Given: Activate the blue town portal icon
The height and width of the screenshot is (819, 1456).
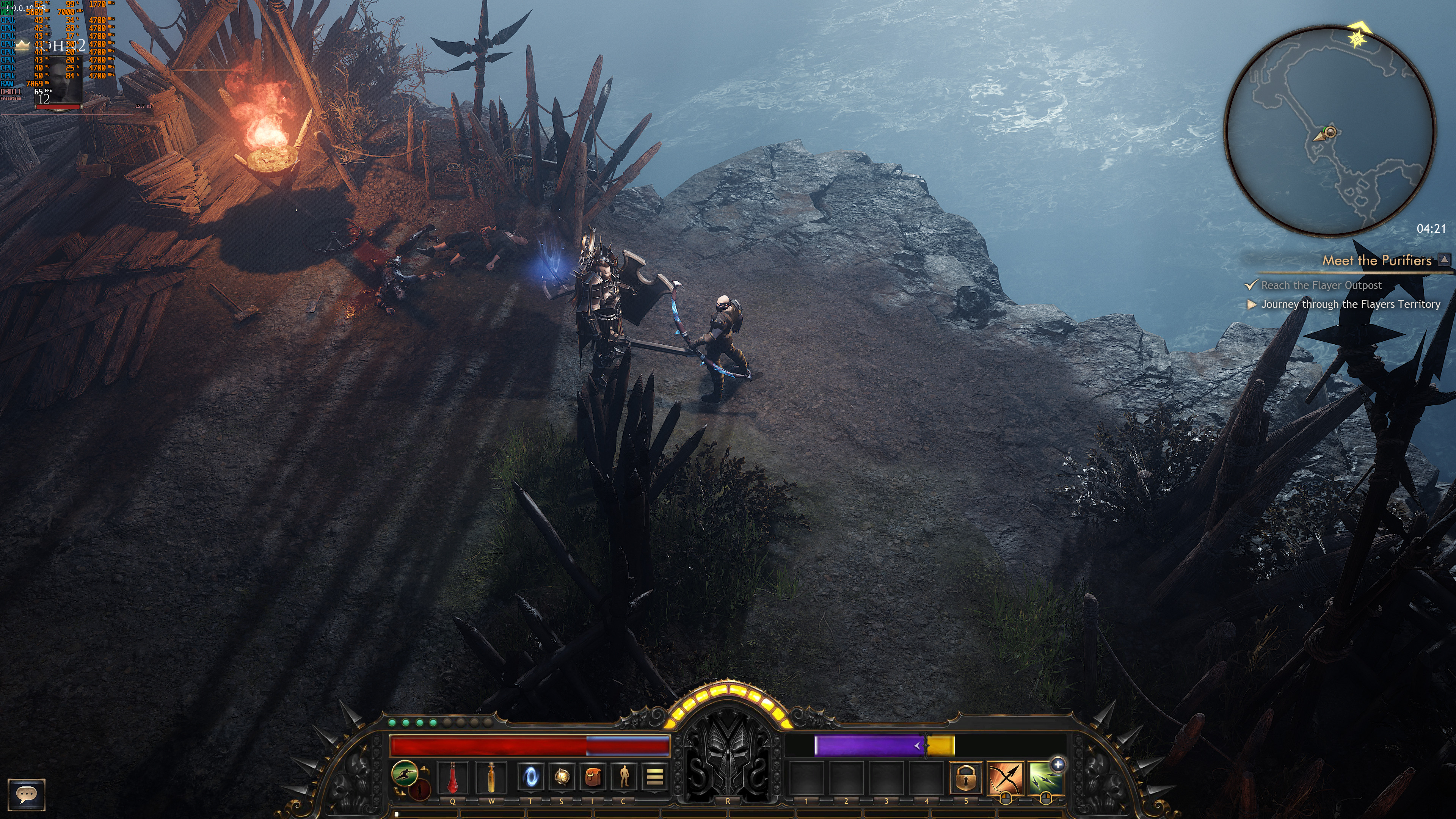Looking at the screenshot, I should (530, 777).
